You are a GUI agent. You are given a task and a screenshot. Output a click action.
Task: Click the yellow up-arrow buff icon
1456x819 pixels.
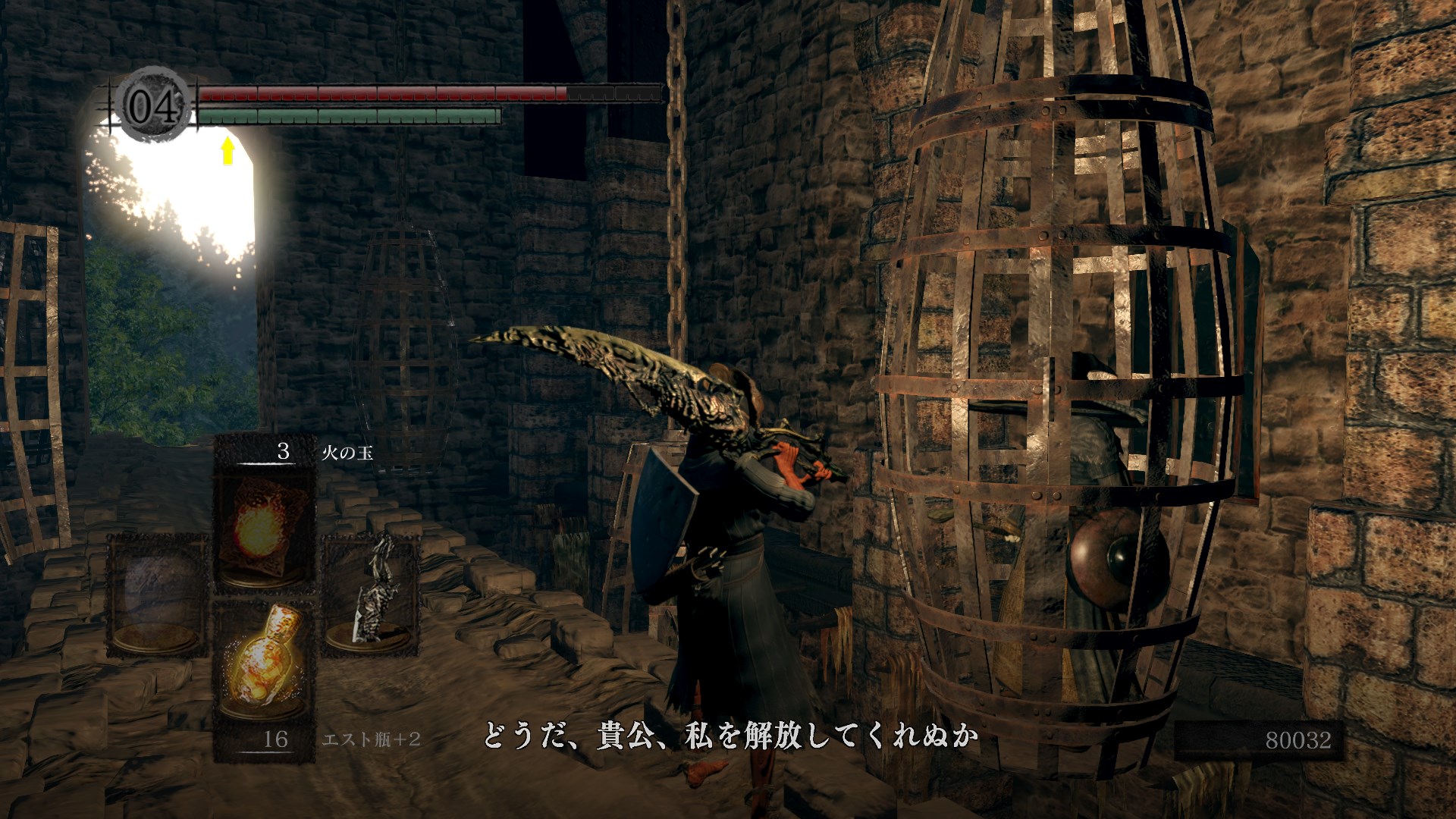[x=227, y=150]
